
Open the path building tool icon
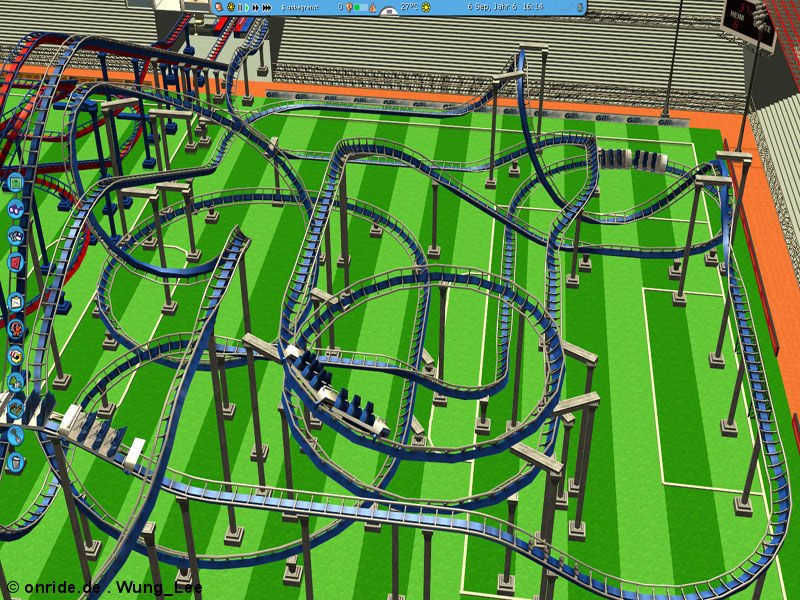15,408
